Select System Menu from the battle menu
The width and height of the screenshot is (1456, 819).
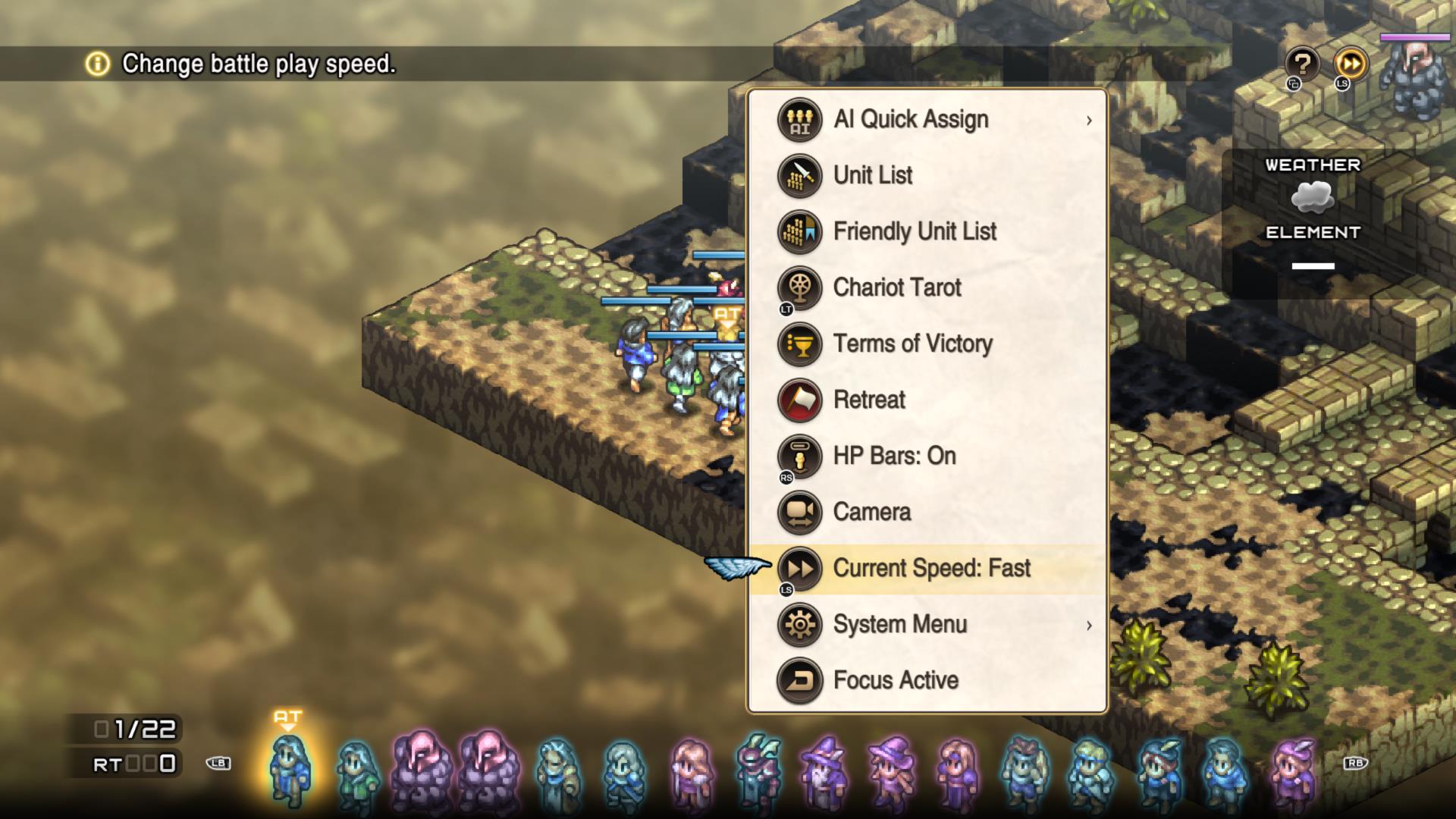click(899, 624)
